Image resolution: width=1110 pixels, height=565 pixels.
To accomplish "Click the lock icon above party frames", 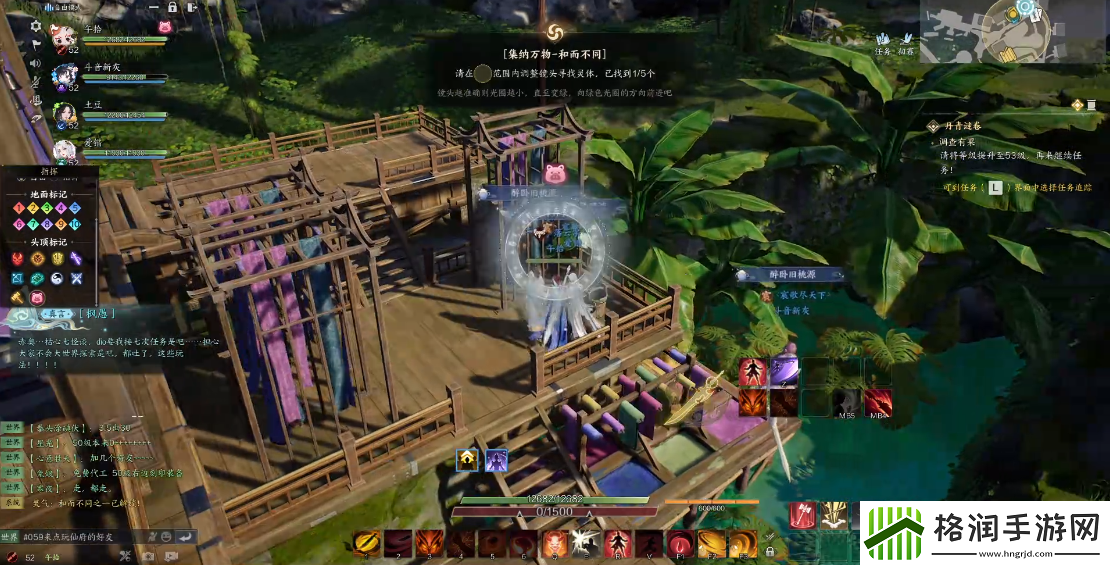I will pos(172,6).
